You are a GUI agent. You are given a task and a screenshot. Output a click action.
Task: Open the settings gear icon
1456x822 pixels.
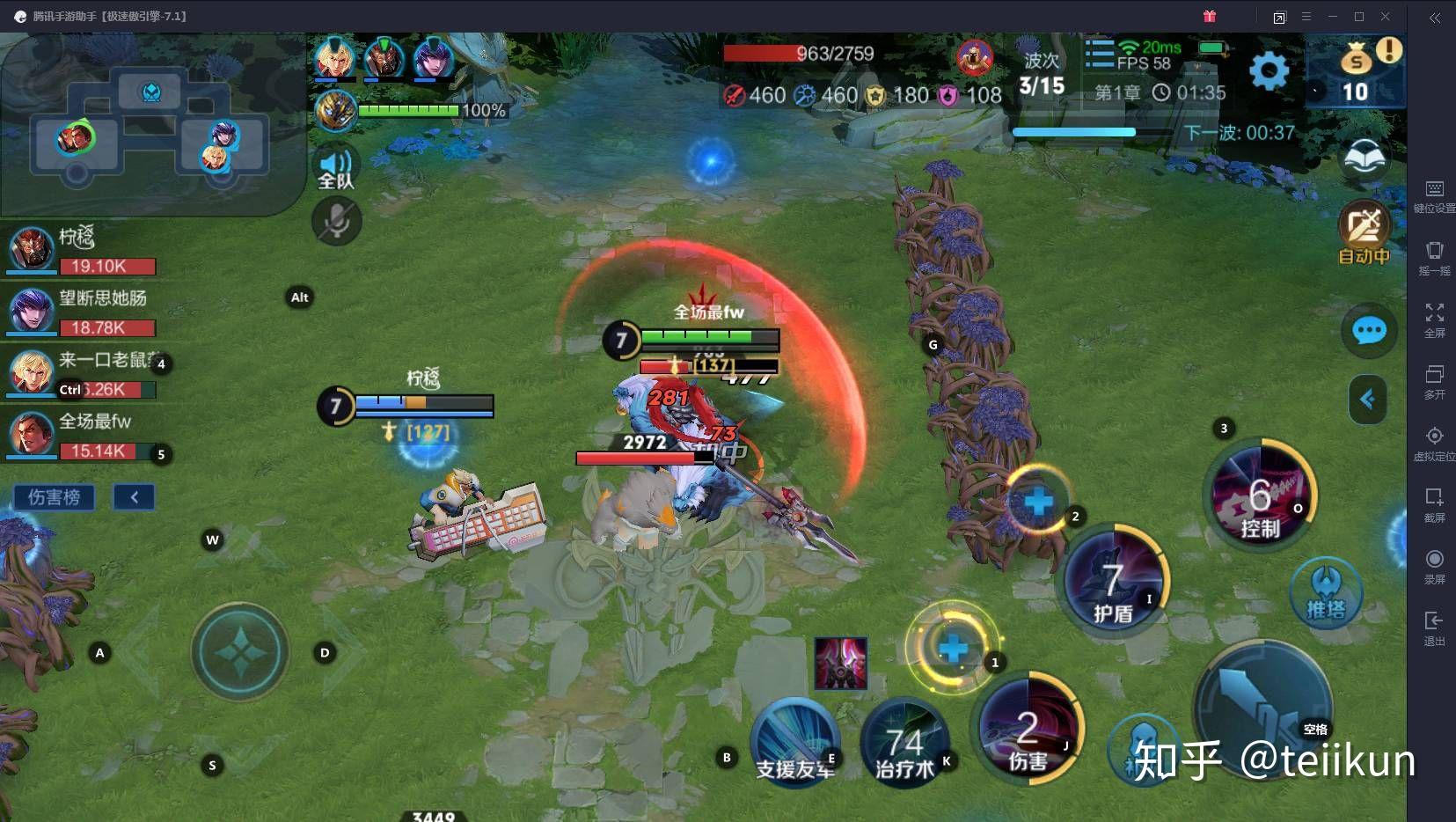coord(1268,70)
